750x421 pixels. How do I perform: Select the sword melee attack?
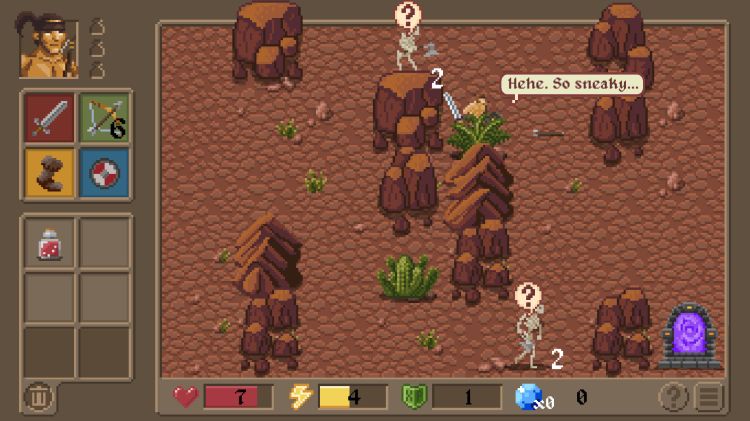pyautogui.click(x=49, y=117)
